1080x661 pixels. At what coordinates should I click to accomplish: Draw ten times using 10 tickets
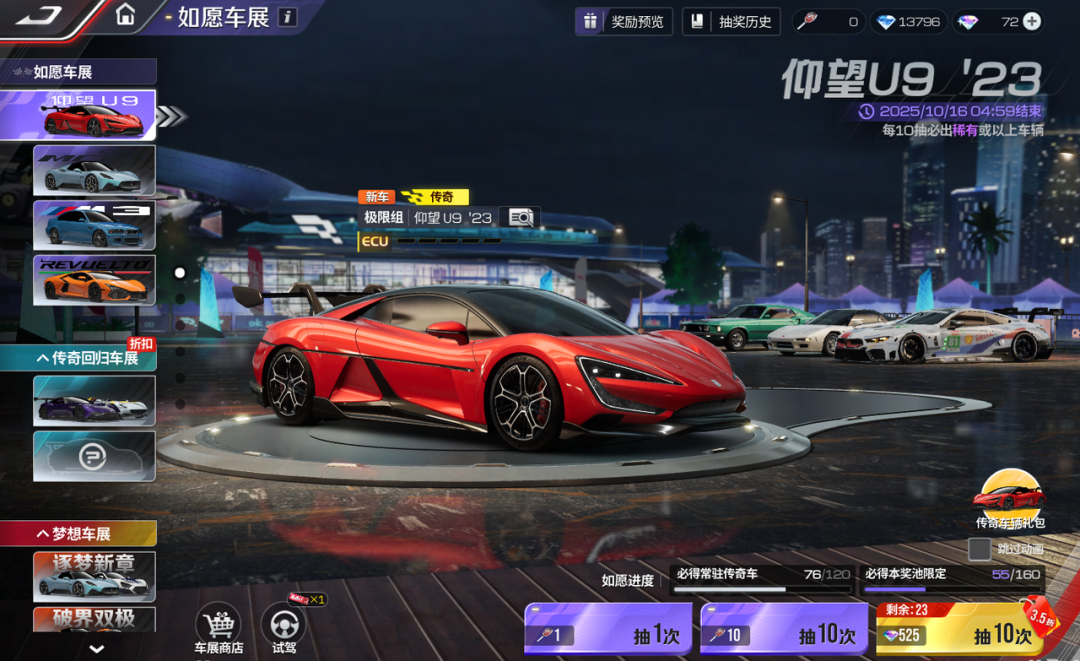(784, 633)
